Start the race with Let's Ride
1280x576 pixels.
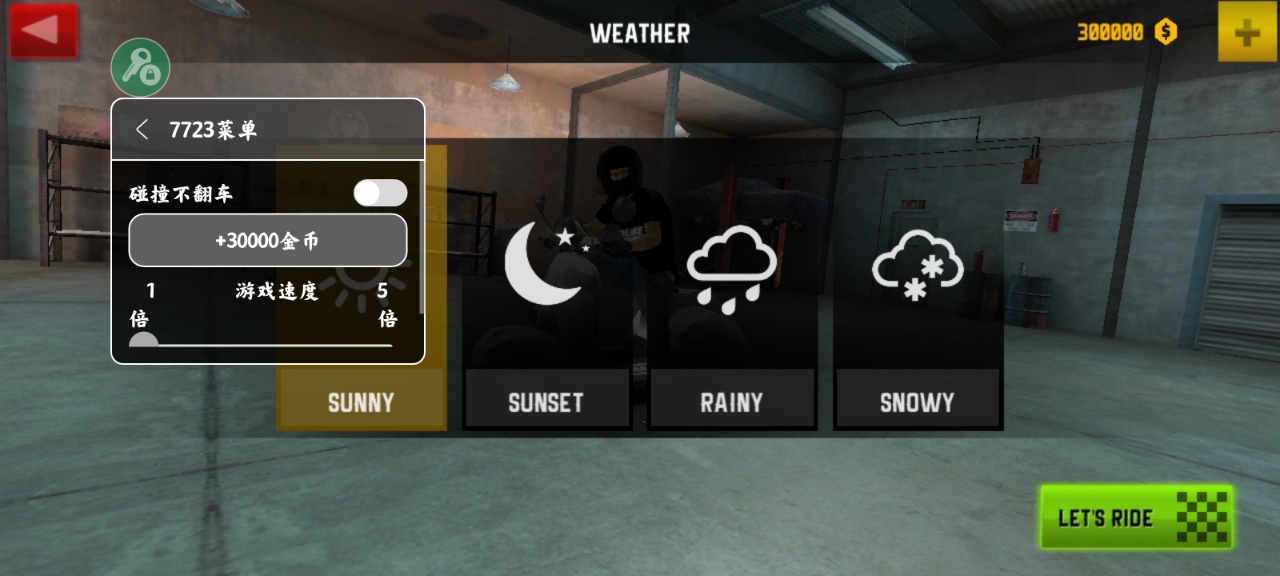[1136, 517]
